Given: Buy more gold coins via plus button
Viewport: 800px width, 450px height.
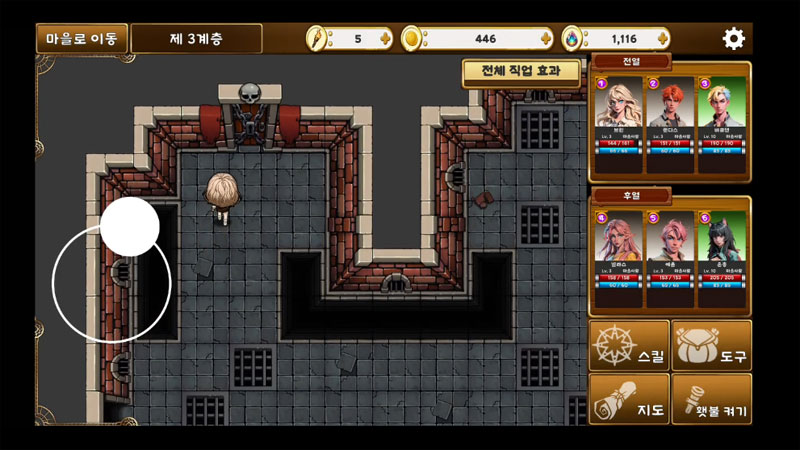Looking at the screenshot, I should 545,39.
